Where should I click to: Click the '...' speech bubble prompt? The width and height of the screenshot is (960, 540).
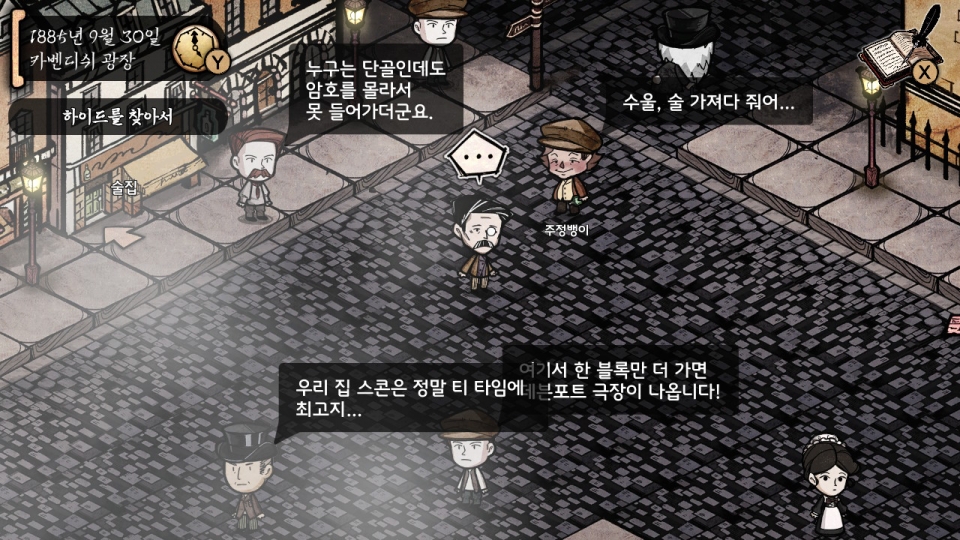477,158
